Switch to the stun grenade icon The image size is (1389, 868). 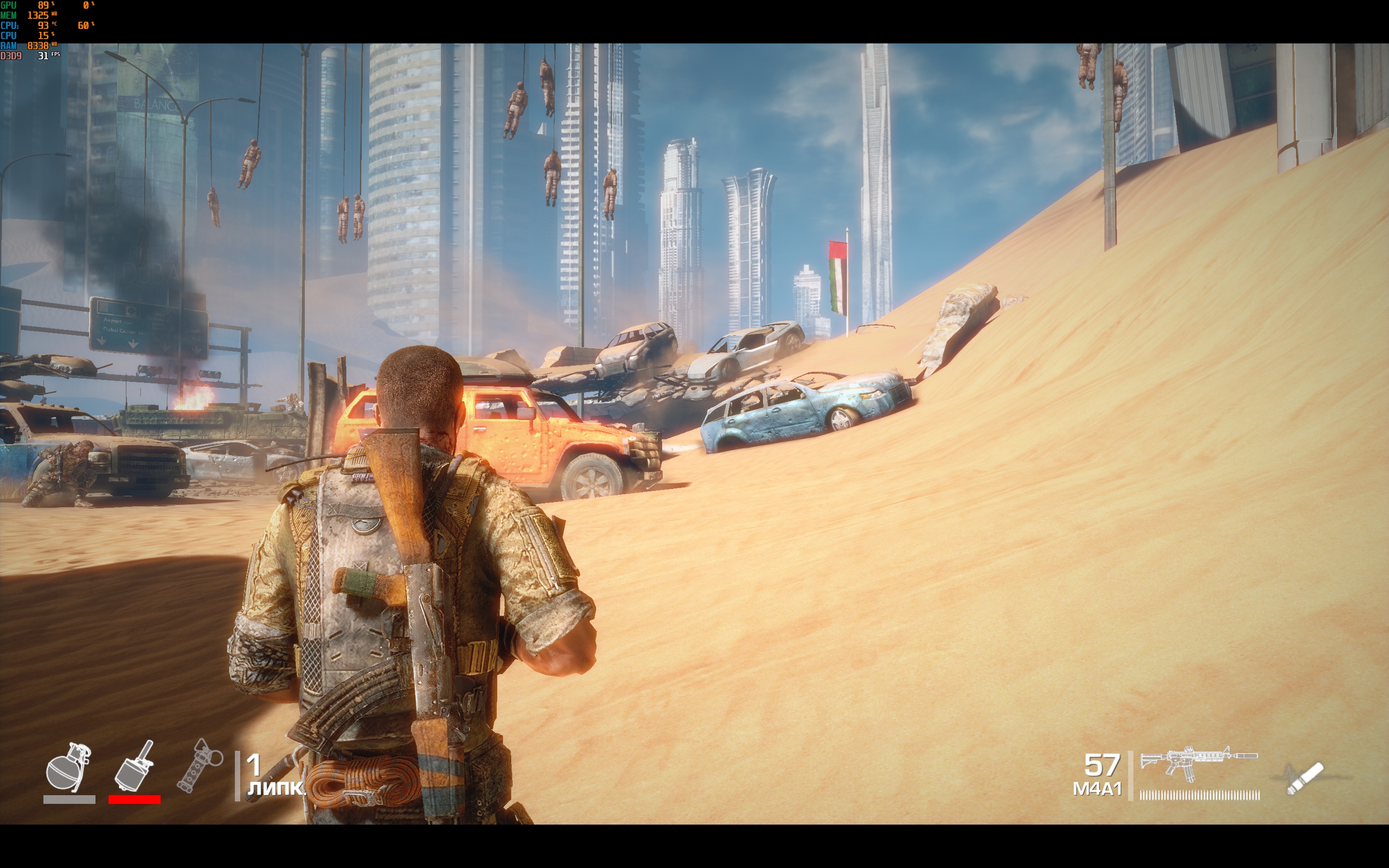(x=199, y=765)
